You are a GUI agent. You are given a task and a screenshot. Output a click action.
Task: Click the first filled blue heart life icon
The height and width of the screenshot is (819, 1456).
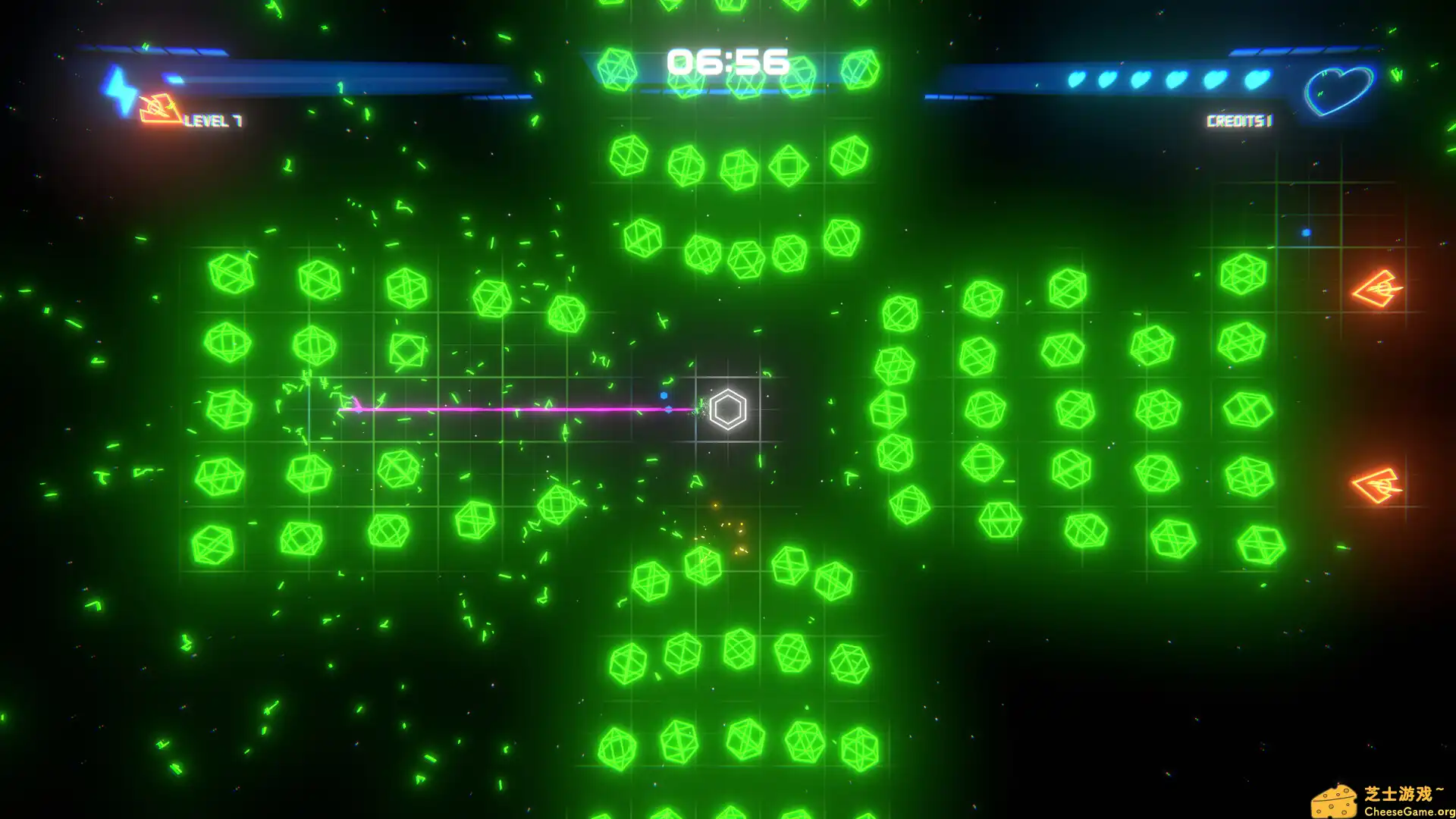click(x=1078, y=79)
